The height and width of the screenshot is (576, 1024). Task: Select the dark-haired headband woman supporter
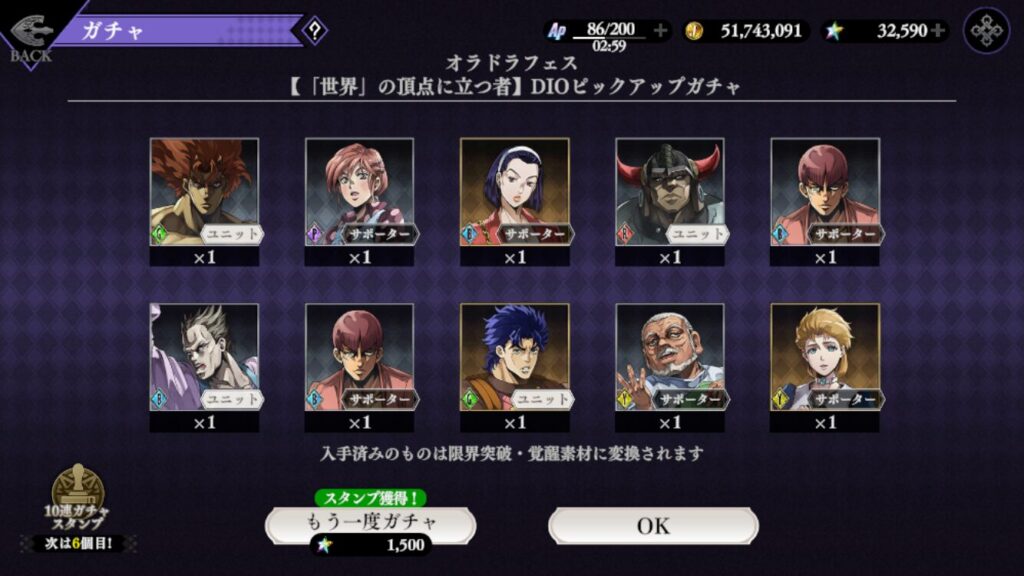tap(514, 192)
